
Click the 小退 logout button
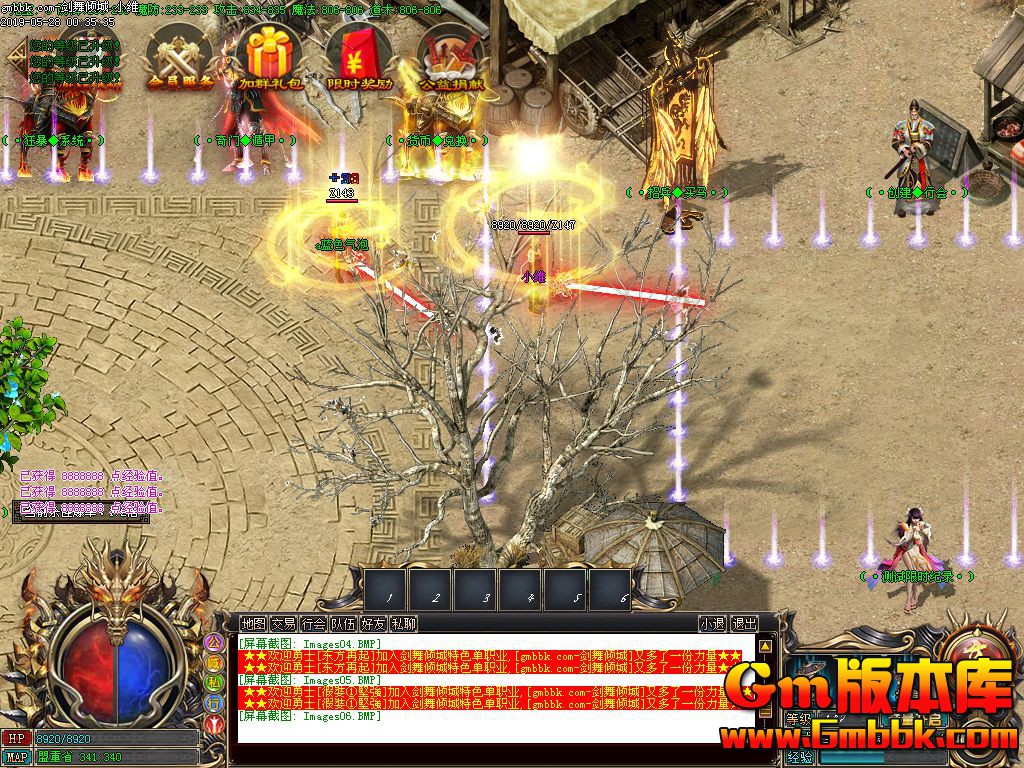pyautogui.click(x=712, y=623)
